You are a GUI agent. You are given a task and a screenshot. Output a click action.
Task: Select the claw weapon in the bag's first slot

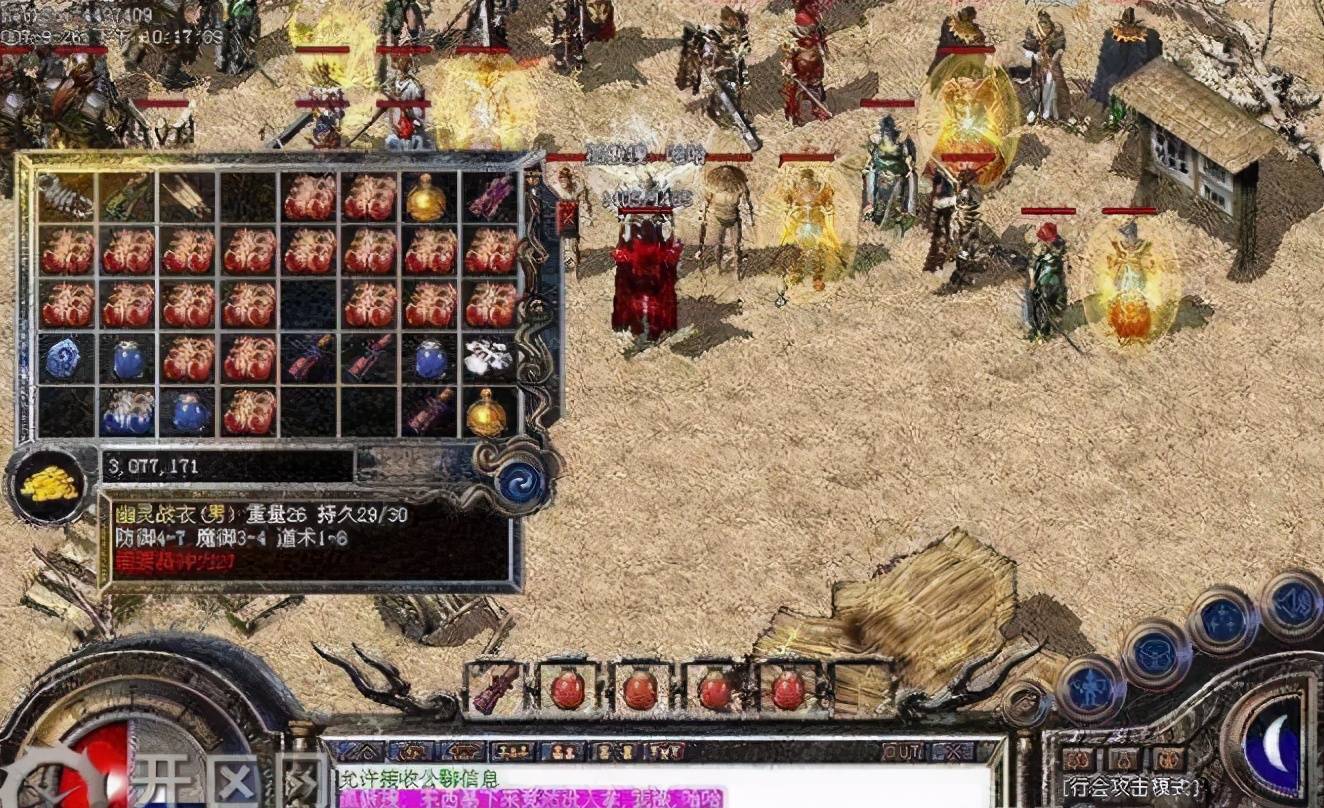pyautogui.click(x=65, y=198)
